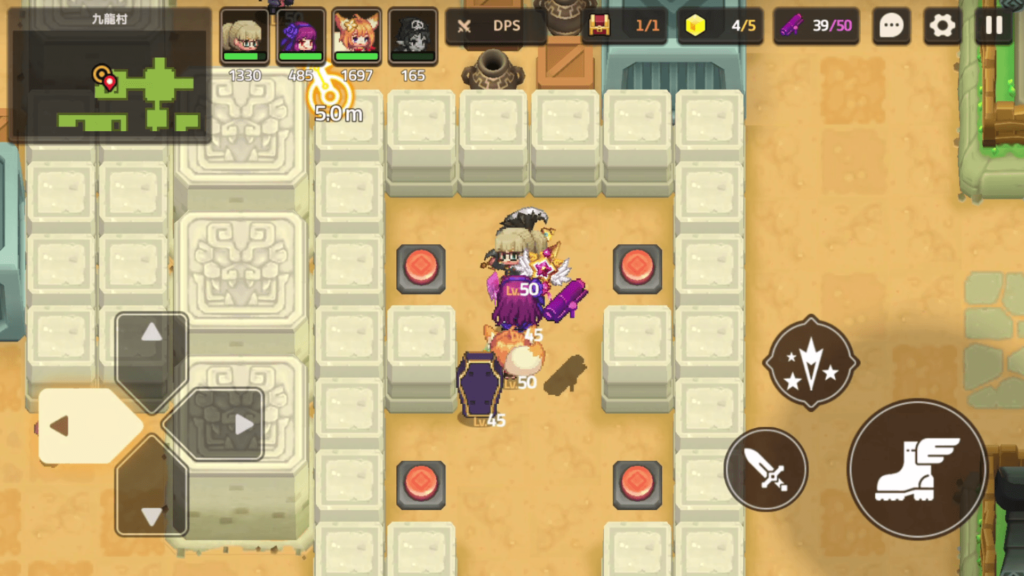The width and height of the screenshot is (1024, 576).
Task: Open the chat speech bubble
Action: (x=891, y=26)
